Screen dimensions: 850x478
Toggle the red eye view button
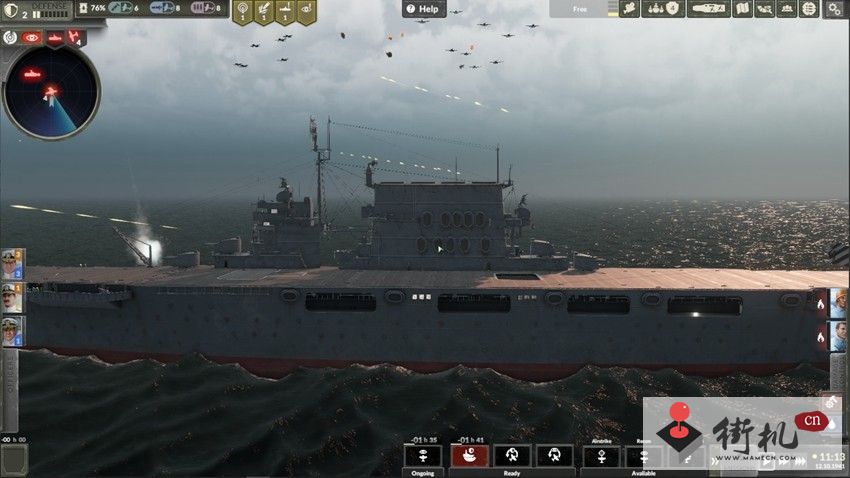pyautogui.click(x=31, y=38)
